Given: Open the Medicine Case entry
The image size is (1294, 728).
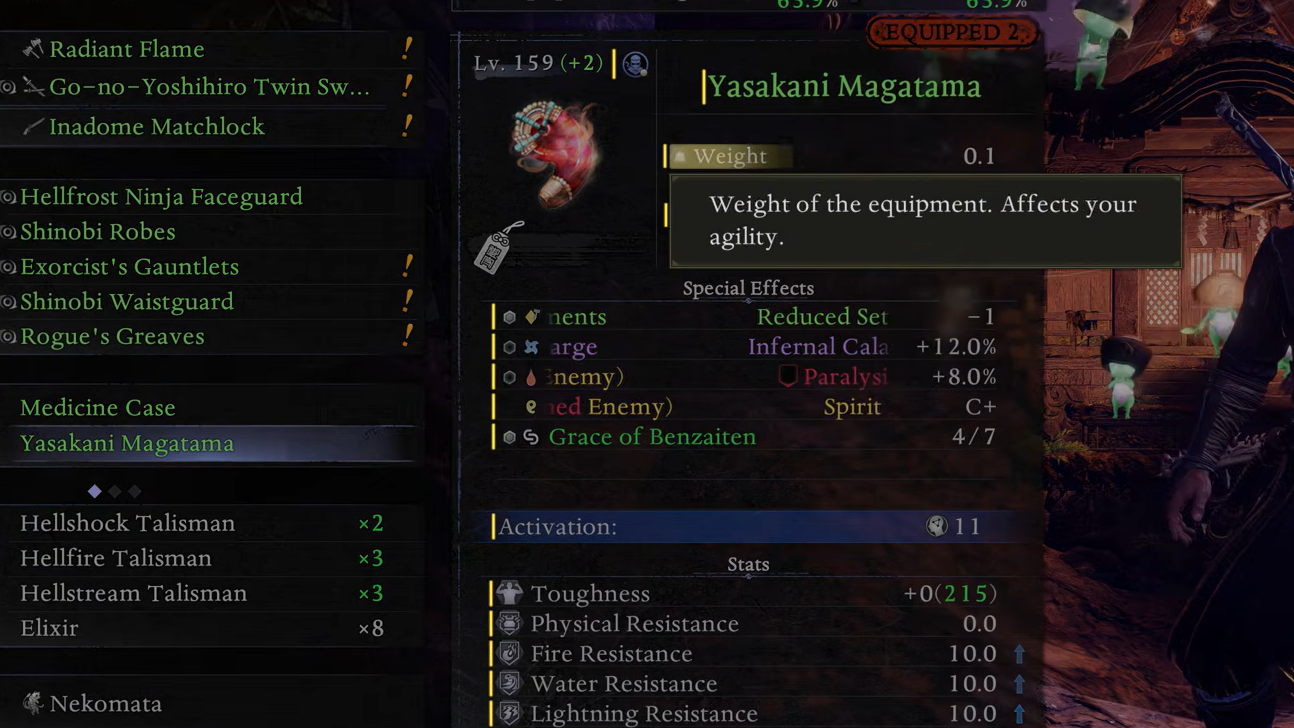Looking at the screenshot, I should pos(98,408).
